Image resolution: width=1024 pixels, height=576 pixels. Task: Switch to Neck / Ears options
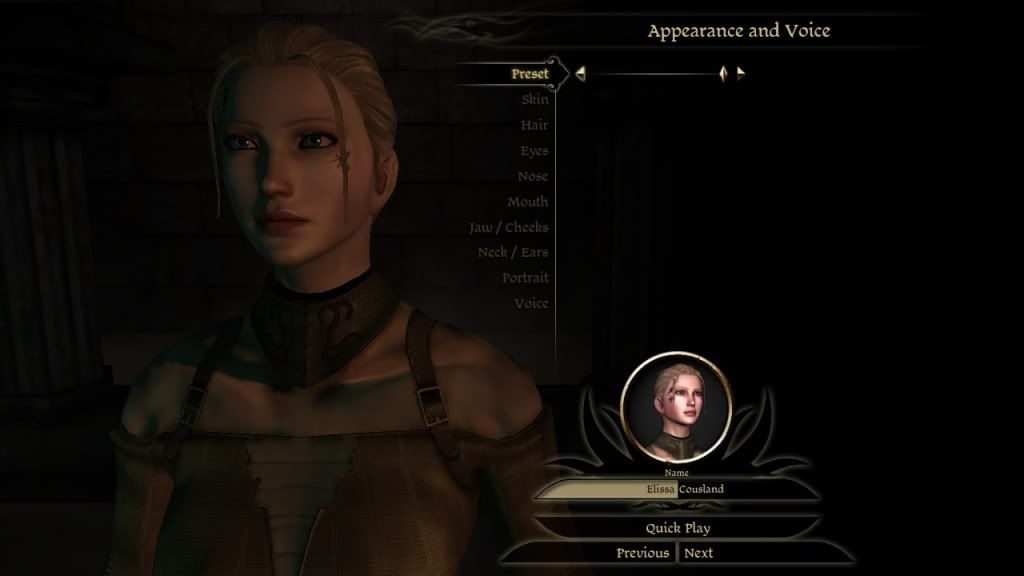pyautogui.click(x=512, y=252)
